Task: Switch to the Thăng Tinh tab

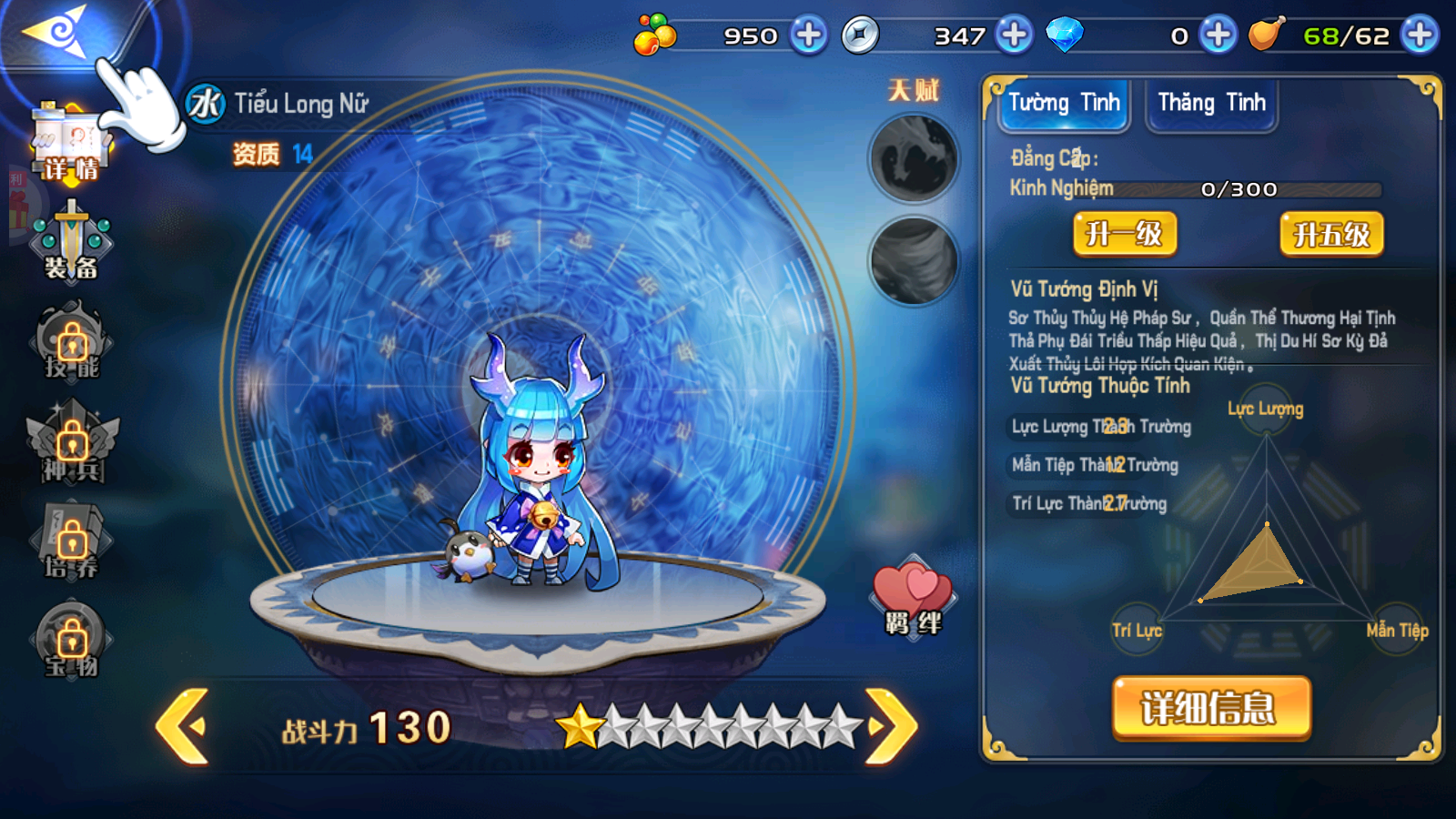Action: 1211,104
